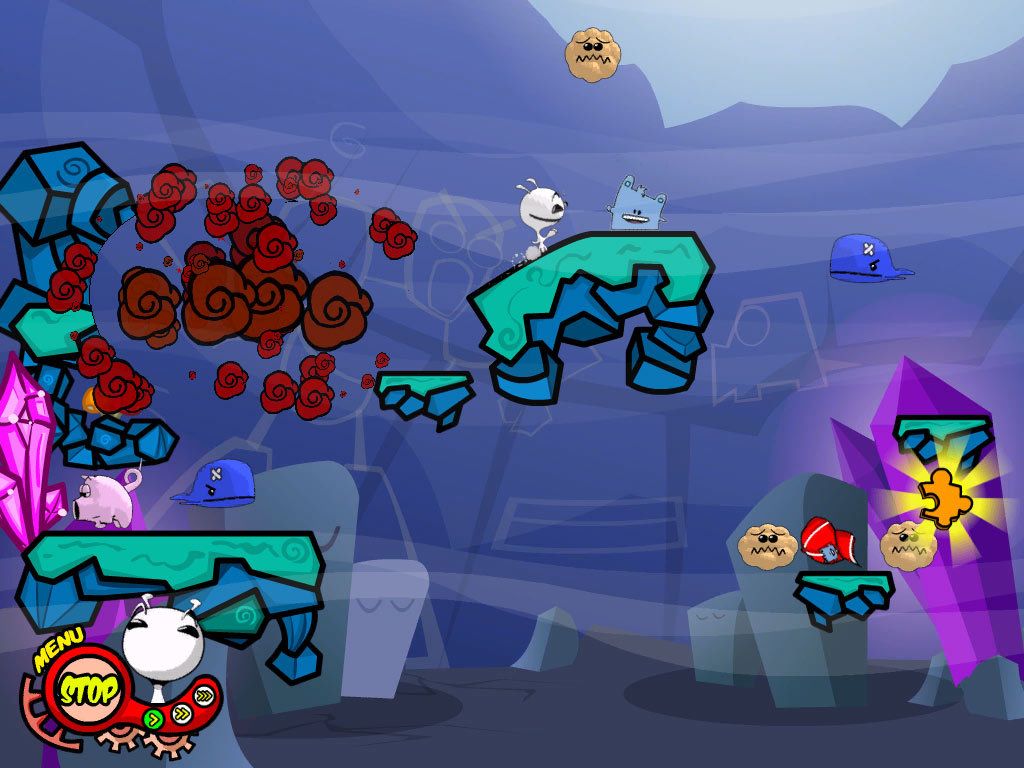Select normal speed single-arrow button

click(152, 718)
